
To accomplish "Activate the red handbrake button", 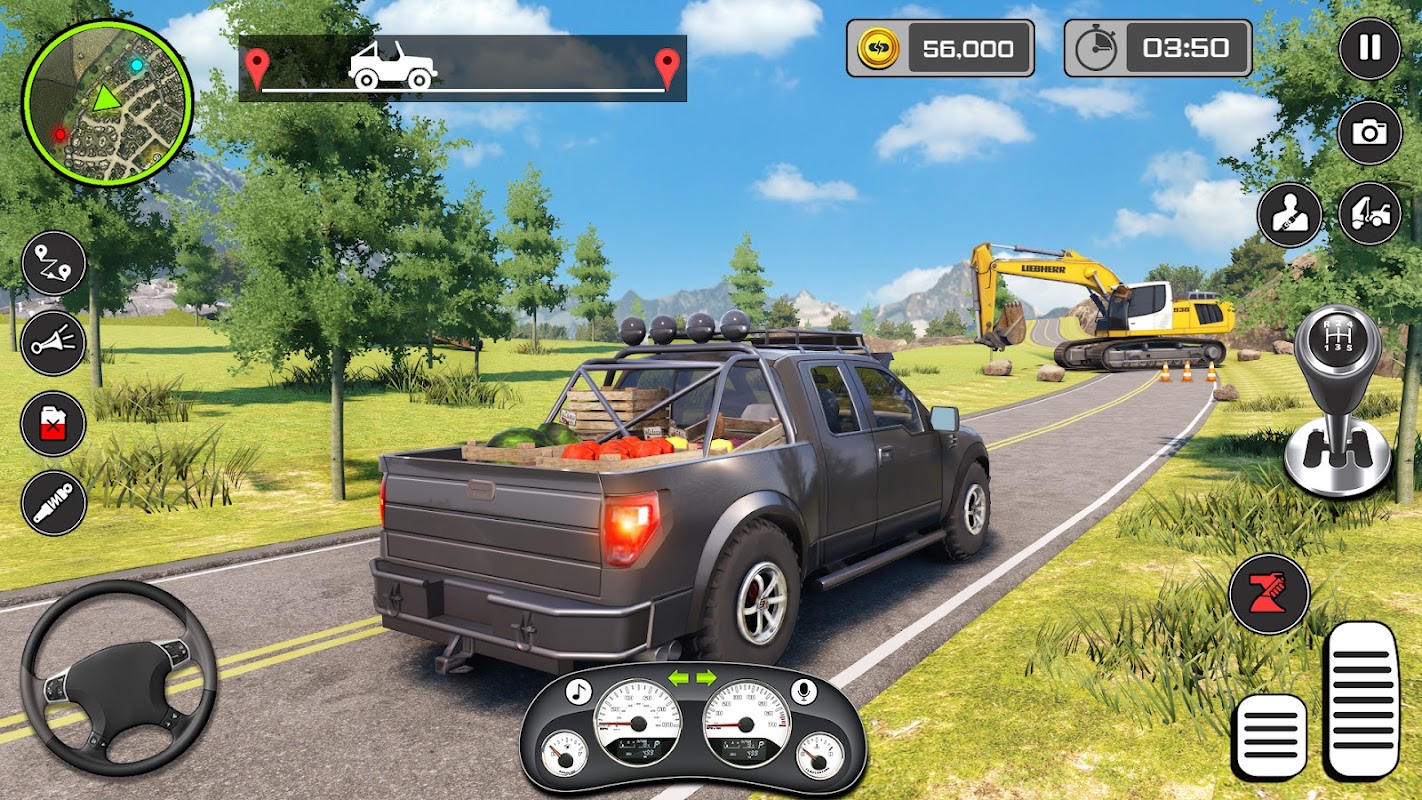I will tap(1269, 593).
